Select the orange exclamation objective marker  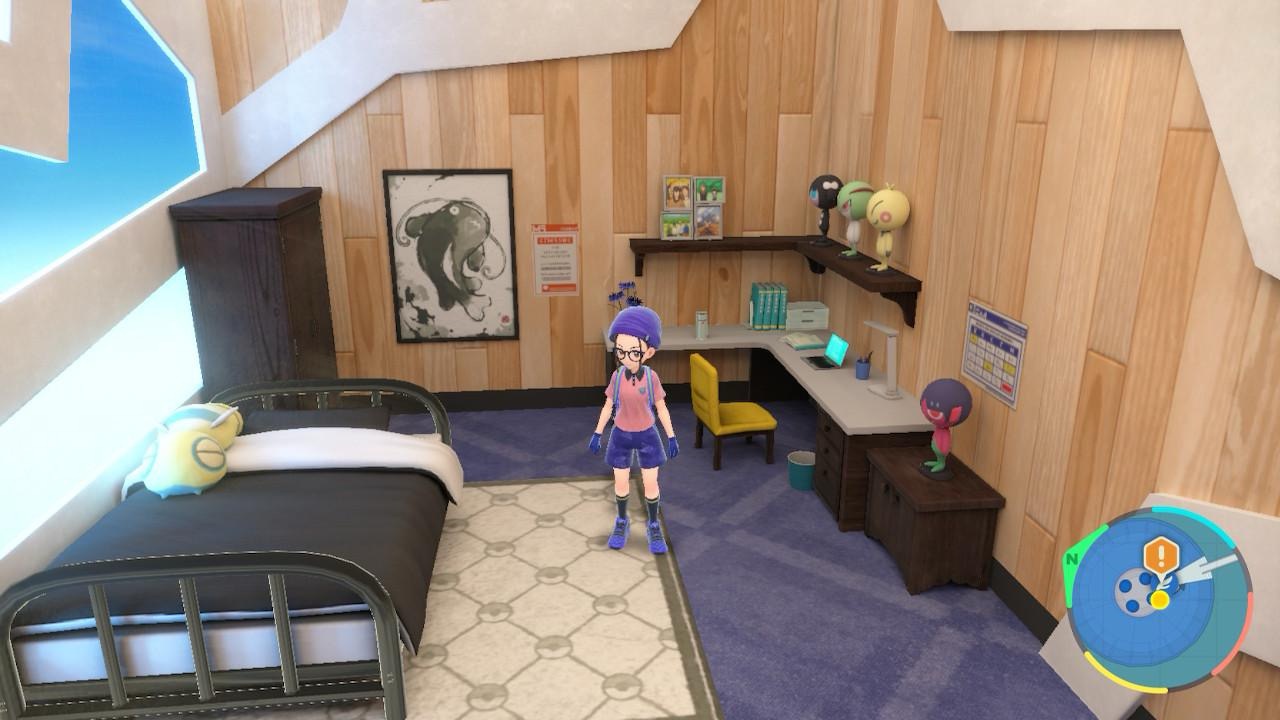[x=1160, y=554]
